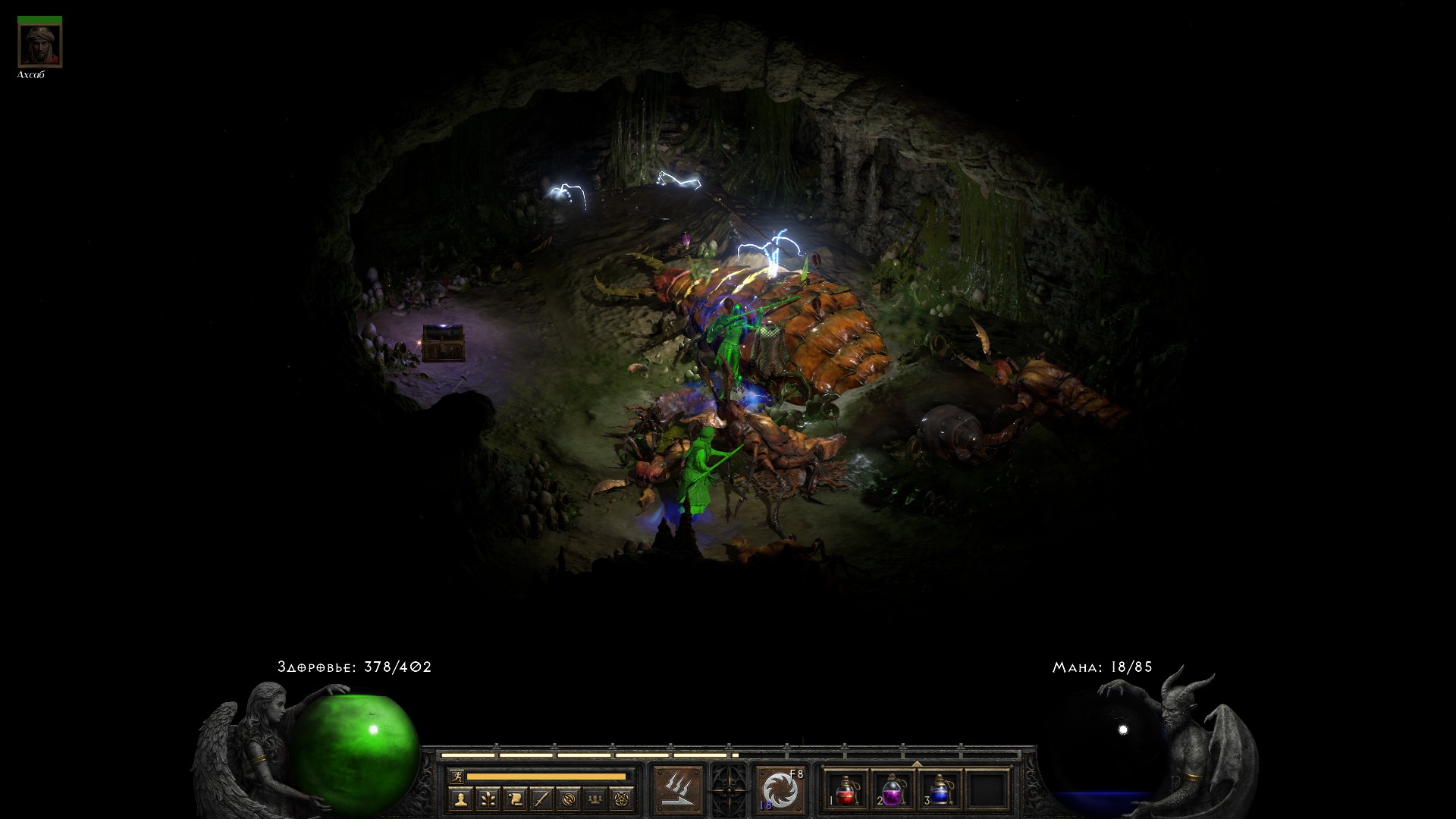Select the left-click attack skill icon

[x=678, y=790]
